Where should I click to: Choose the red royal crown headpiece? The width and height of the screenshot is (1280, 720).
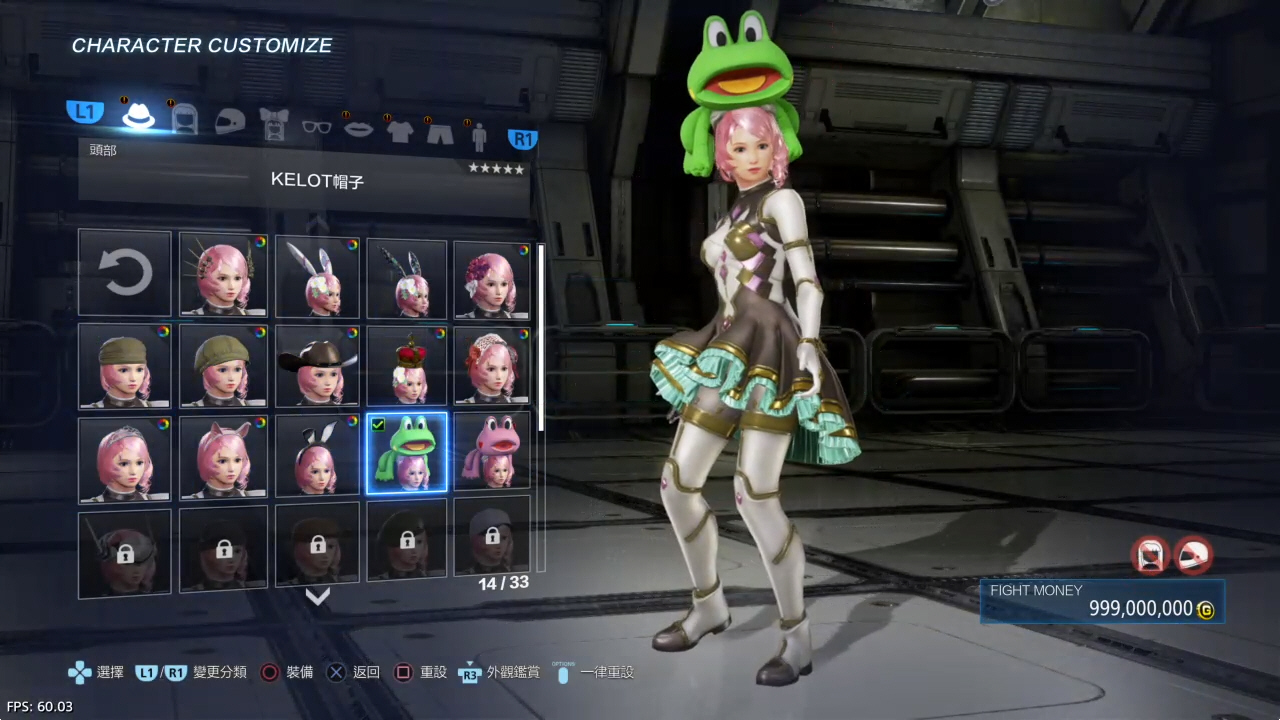pyautogui.click(x=407, y=365)
